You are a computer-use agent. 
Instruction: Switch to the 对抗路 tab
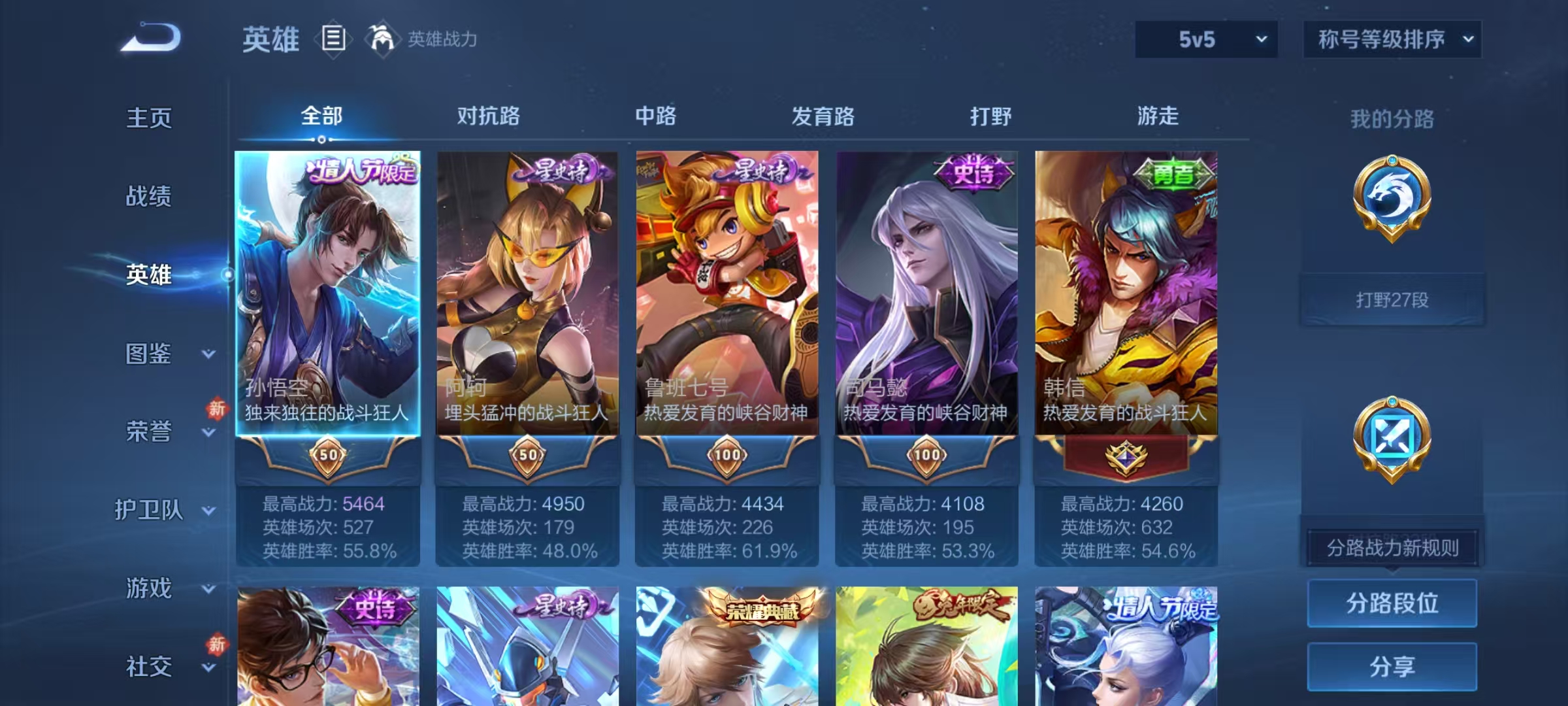click(487, 116)
